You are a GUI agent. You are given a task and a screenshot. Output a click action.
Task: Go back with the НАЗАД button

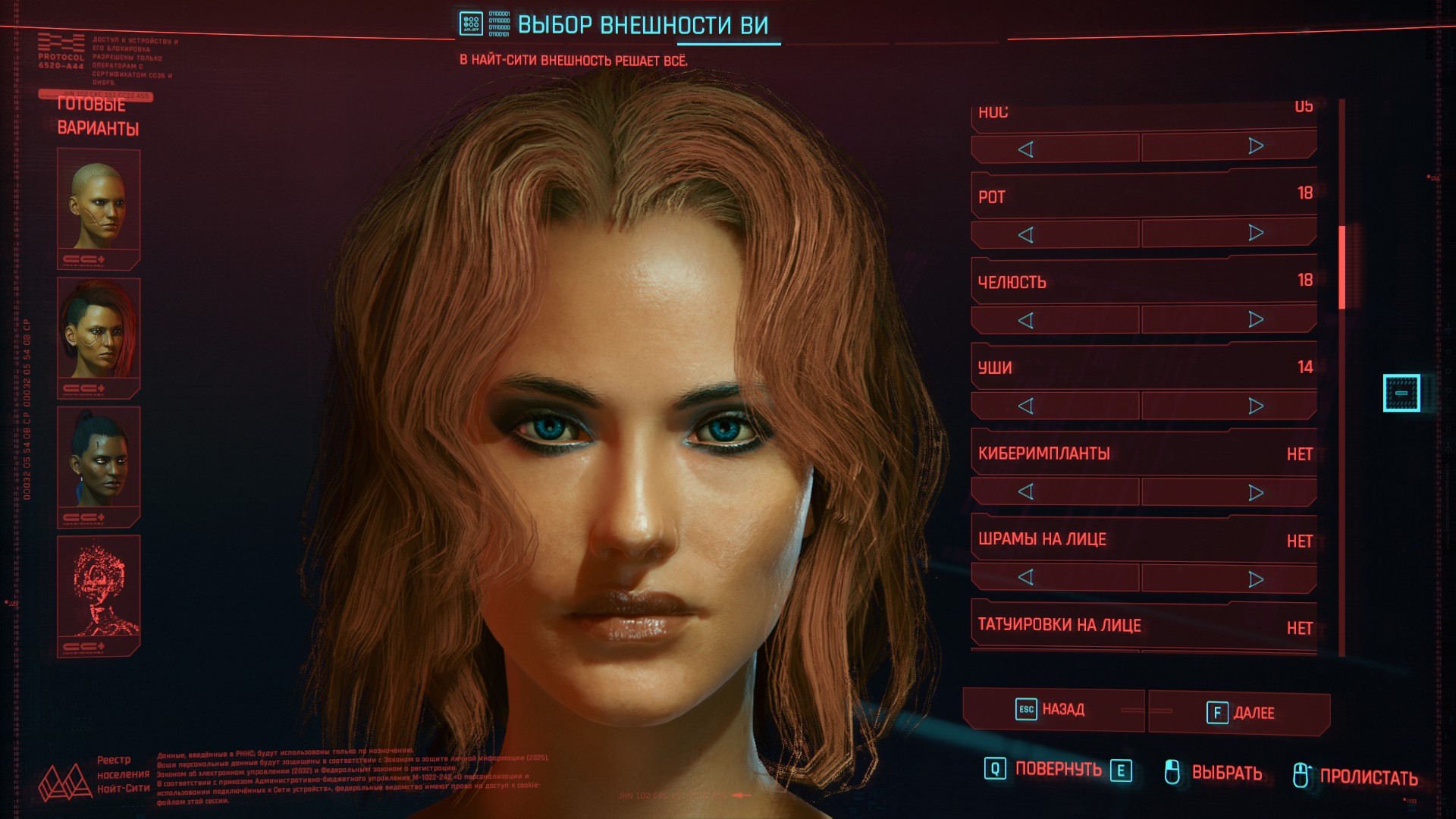(1053, 710)
